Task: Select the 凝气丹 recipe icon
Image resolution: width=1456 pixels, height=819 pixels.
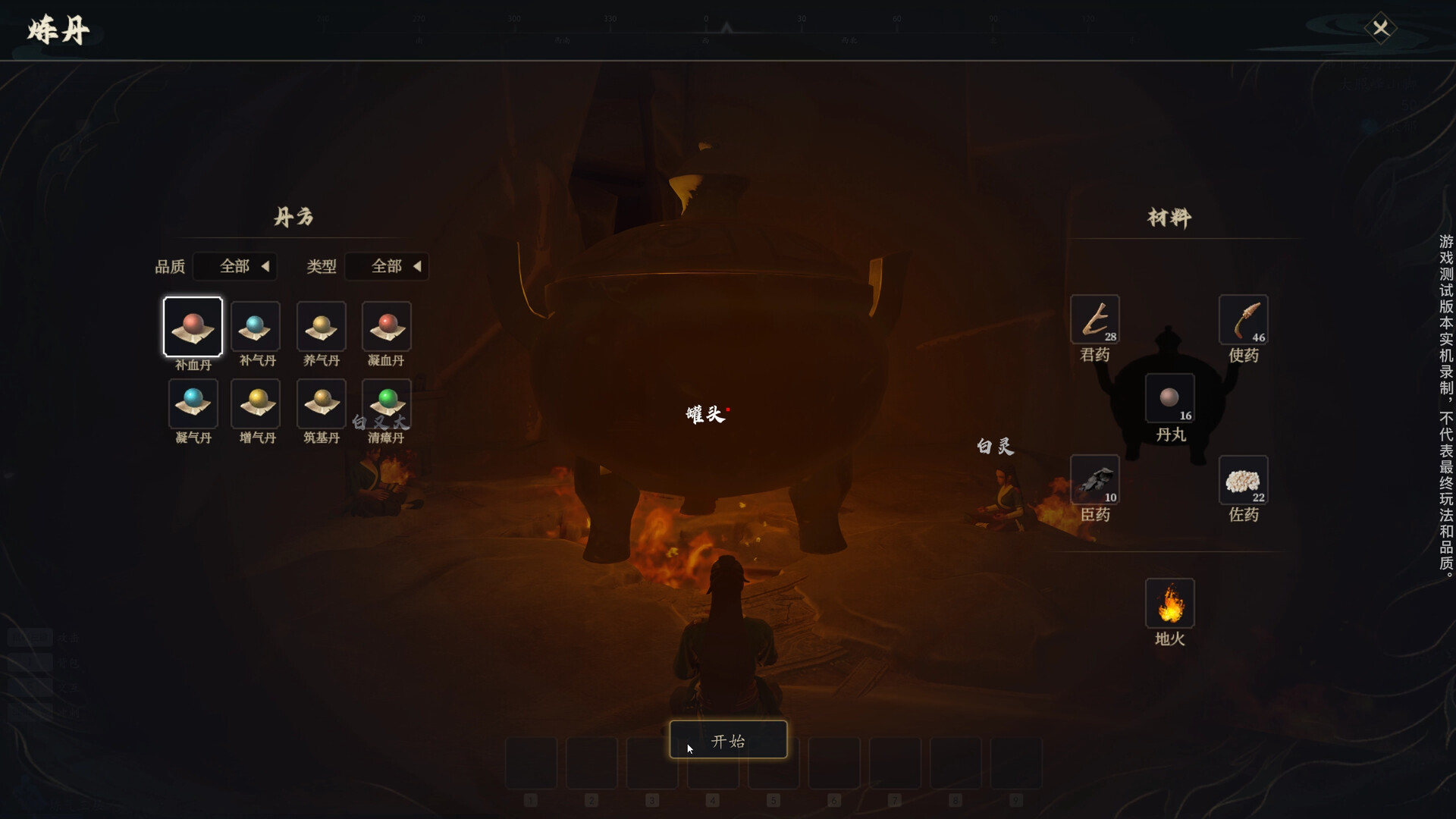Action: pos(193,404)
